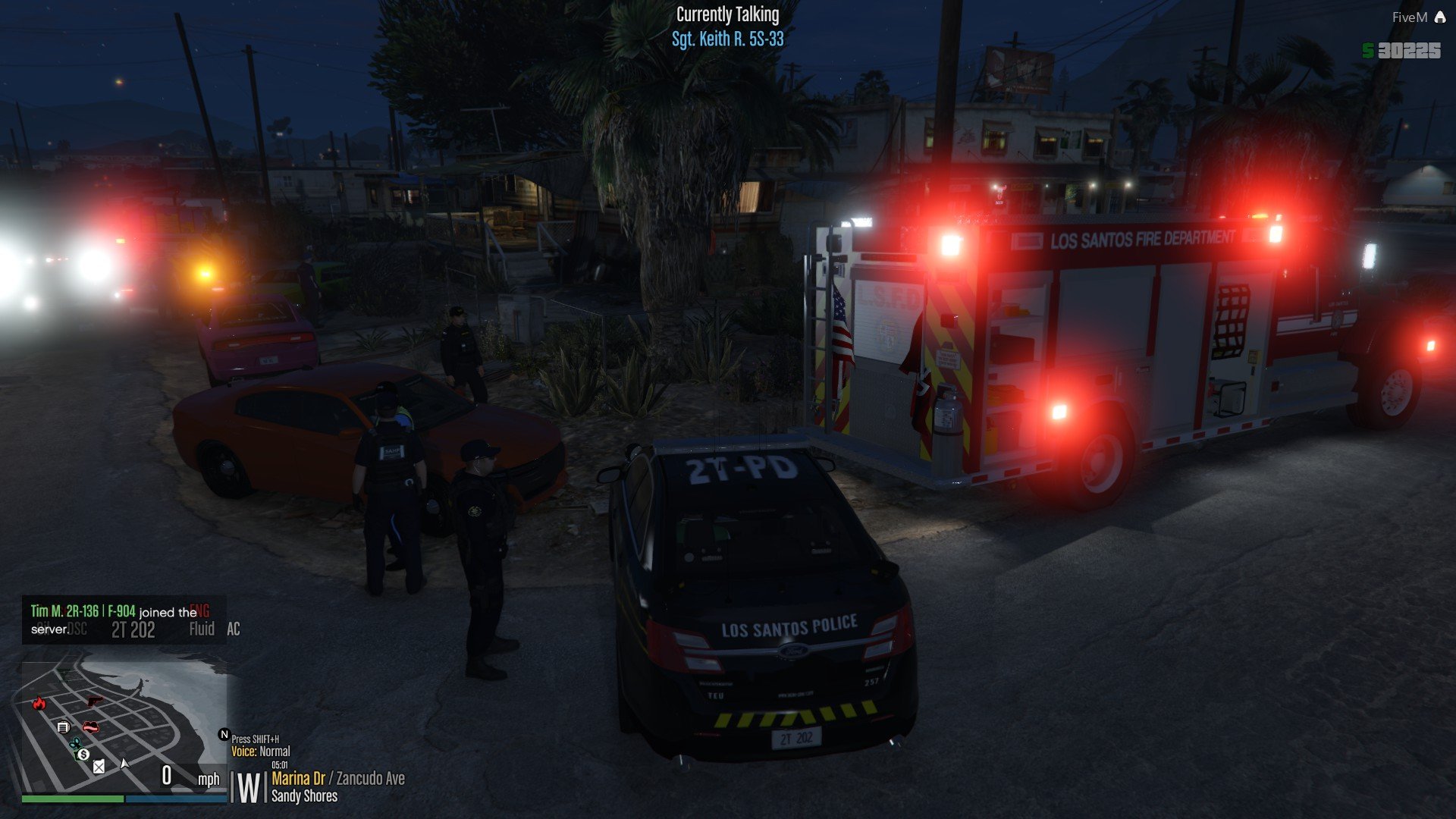Select the red pistol blip on minimap
1456x819 pixels.
coord(95,701)
